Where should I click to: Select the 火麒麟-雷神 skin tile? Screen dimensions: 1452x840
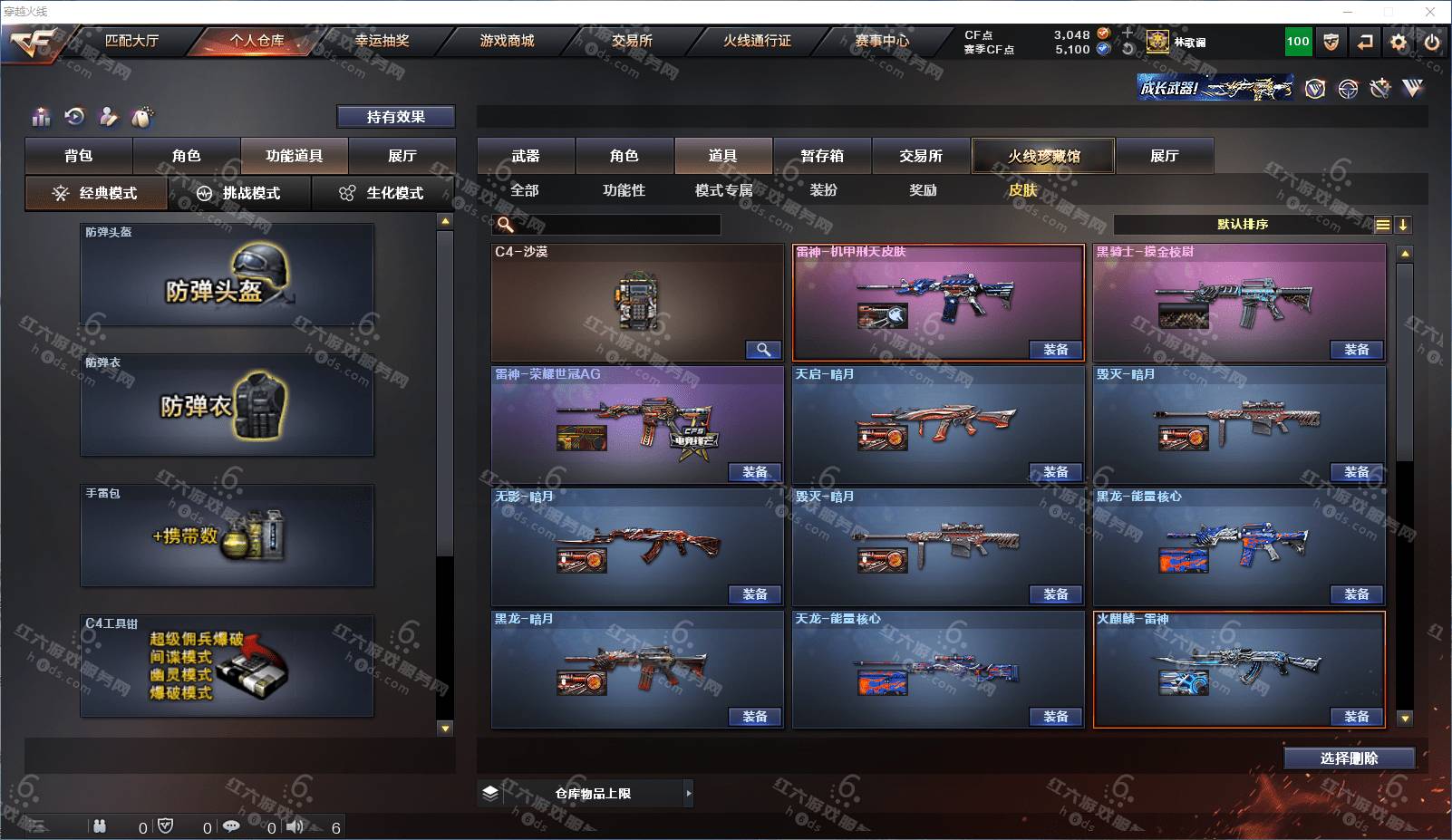click(x=1238, y=669)
